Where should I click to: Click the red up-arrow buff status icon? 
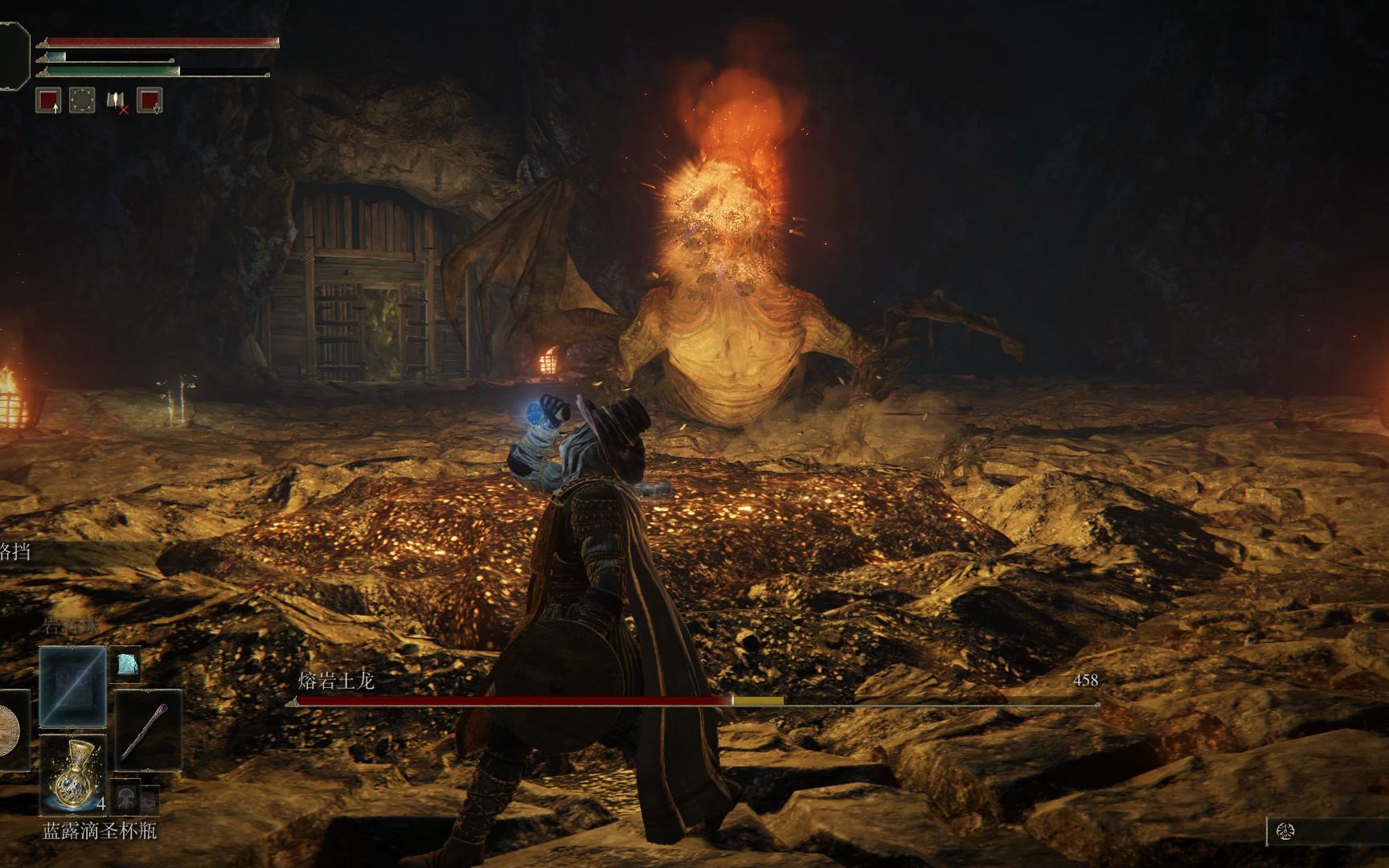(x=49, y=100)
